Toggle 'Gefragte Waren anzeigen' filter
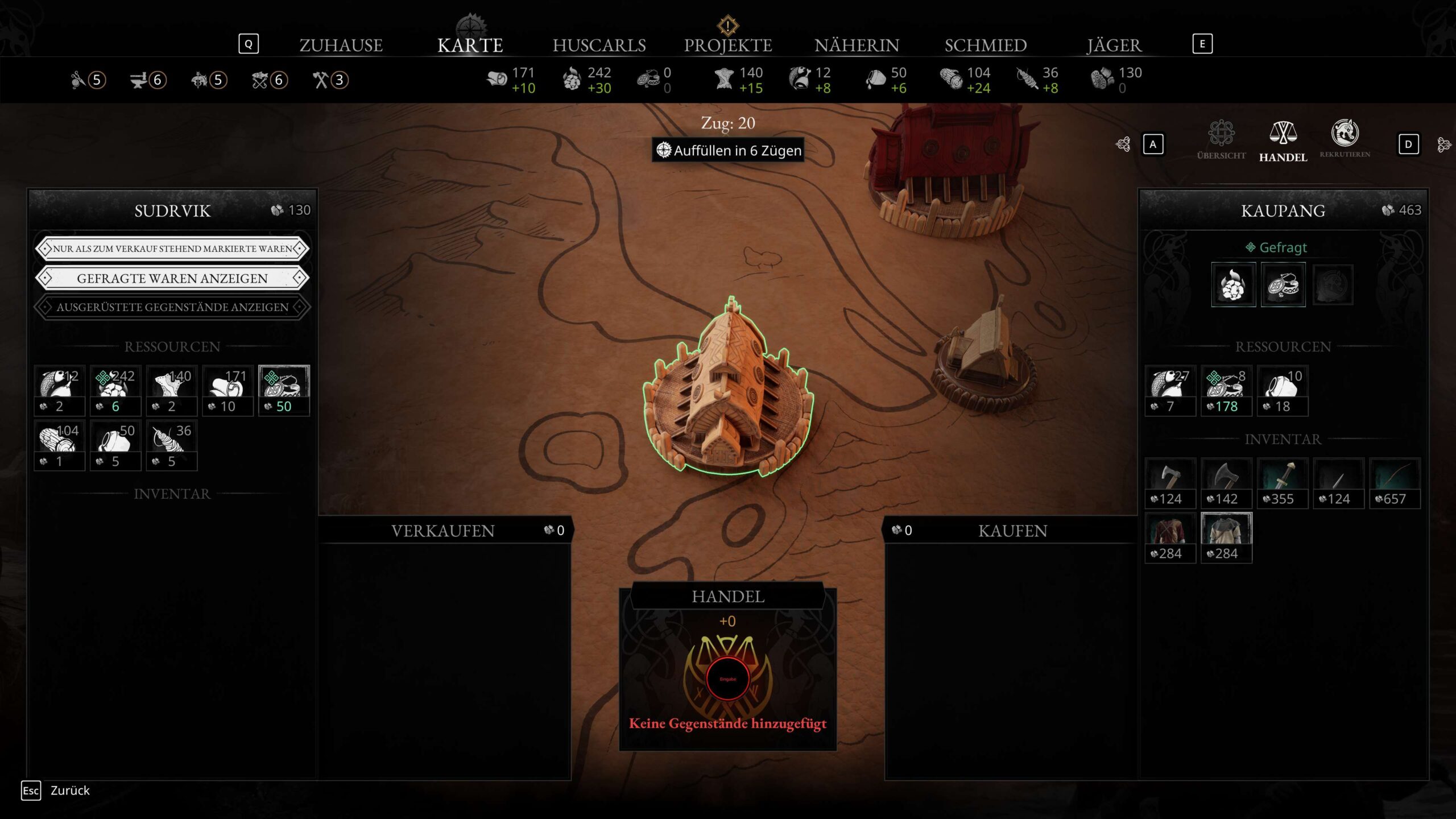 pos(172,278)
